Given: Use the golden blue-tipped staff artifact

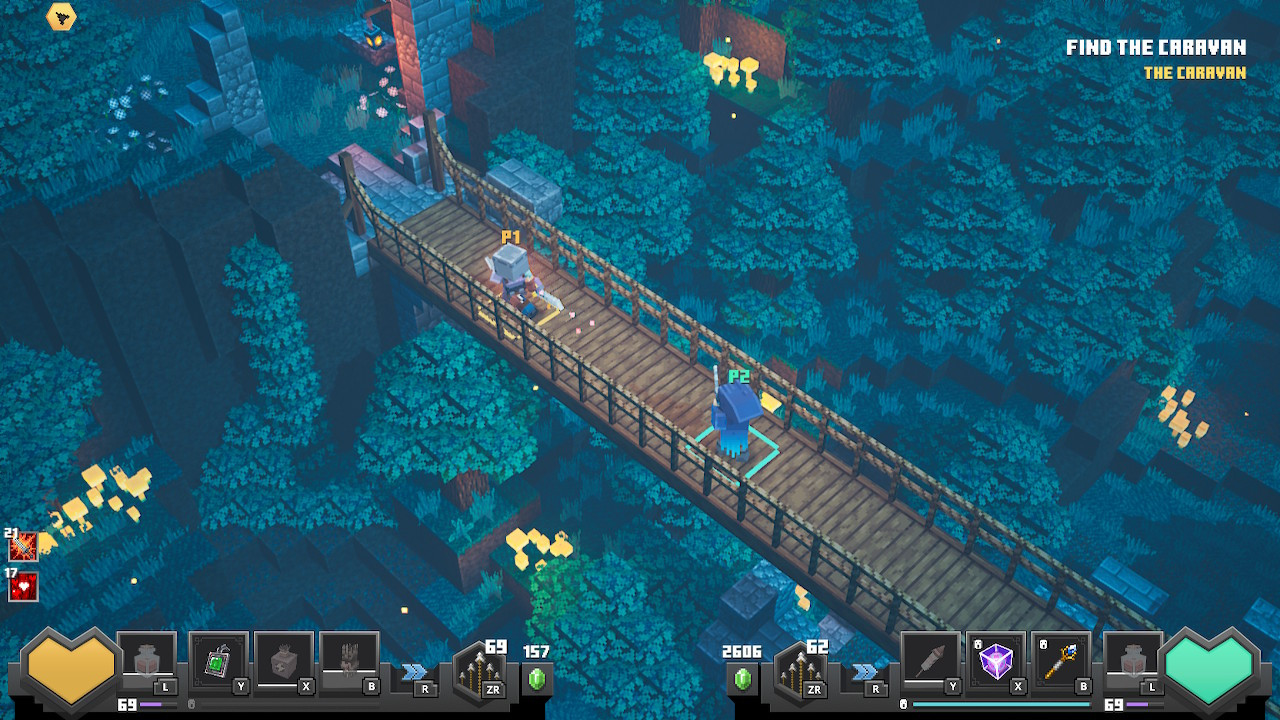Looking at the screenshot, I should (x=1061, y=661).
